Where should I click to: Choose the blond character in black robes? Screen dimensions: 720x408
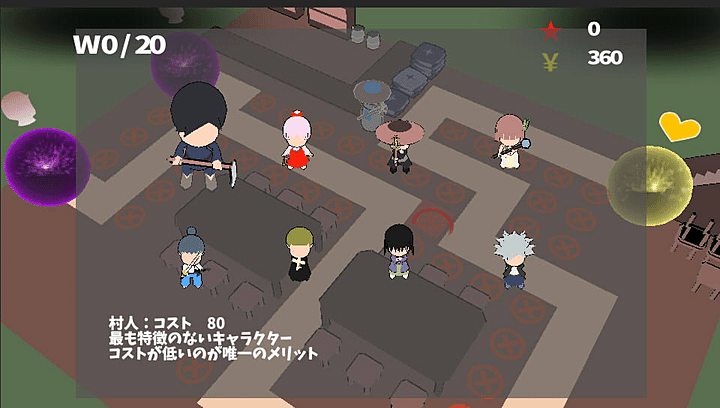[298, 253]
